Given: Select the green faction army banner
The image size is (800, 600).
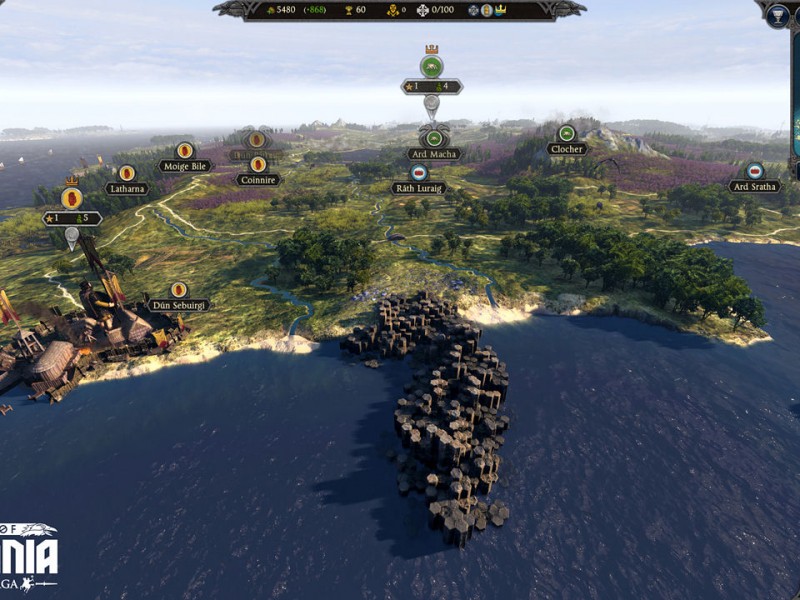Looking at the screenshot, I should pyautogui.click(x=431, y=67).
